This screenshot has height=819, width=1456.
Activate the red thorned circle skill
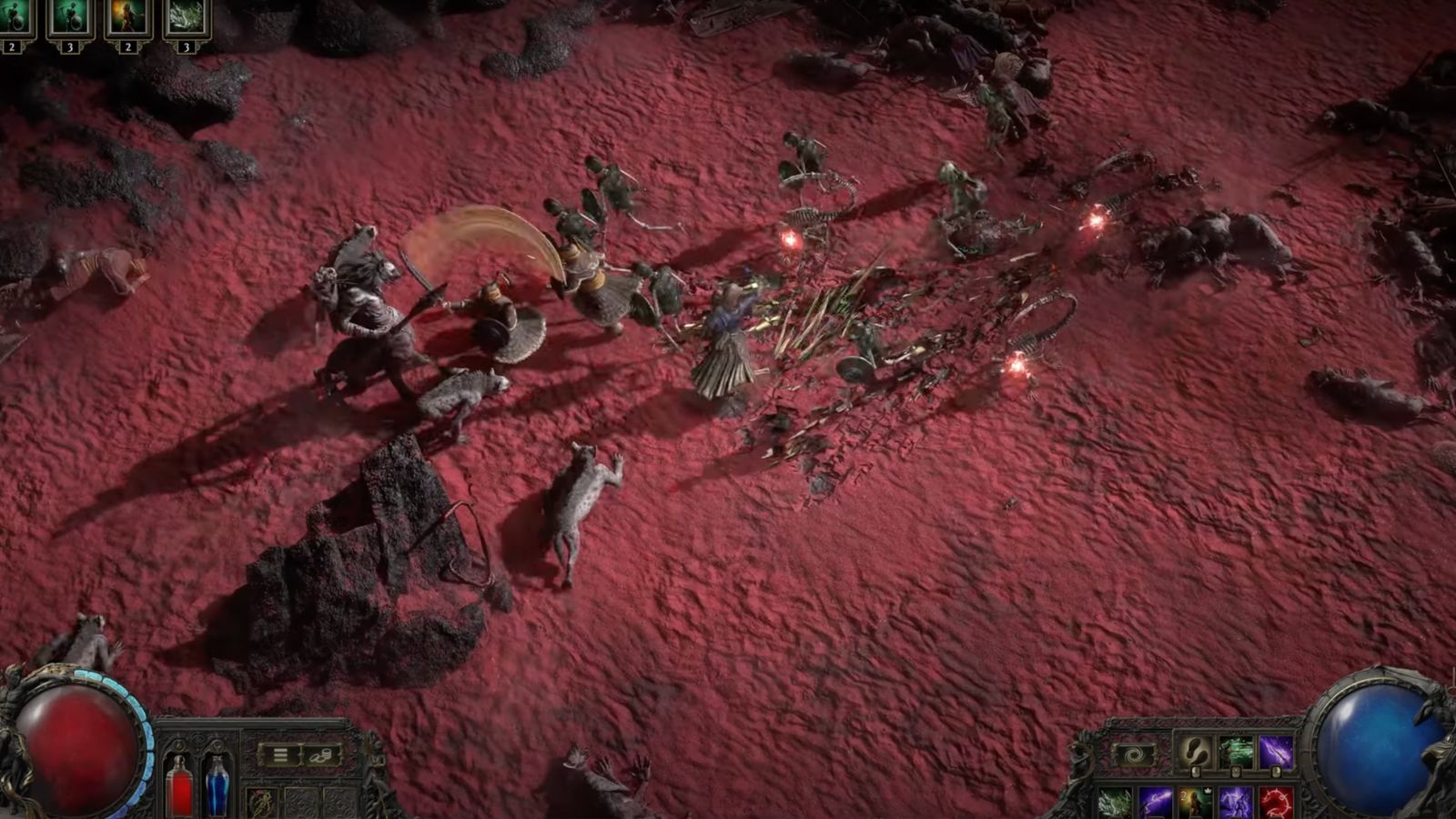pos(1277,803)
